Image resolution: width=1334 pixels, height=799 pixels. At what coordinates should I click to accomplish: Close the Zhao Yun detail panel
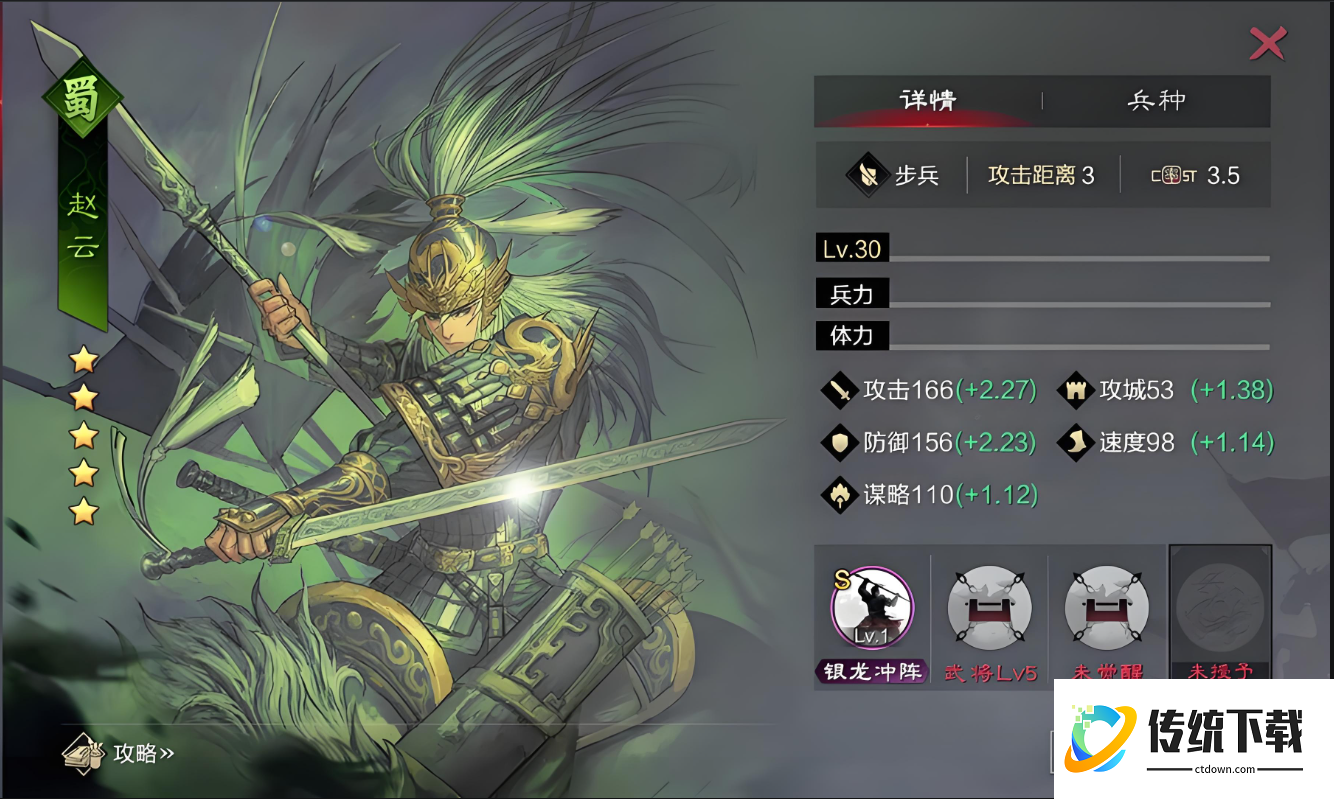[x=1268, y=43]
